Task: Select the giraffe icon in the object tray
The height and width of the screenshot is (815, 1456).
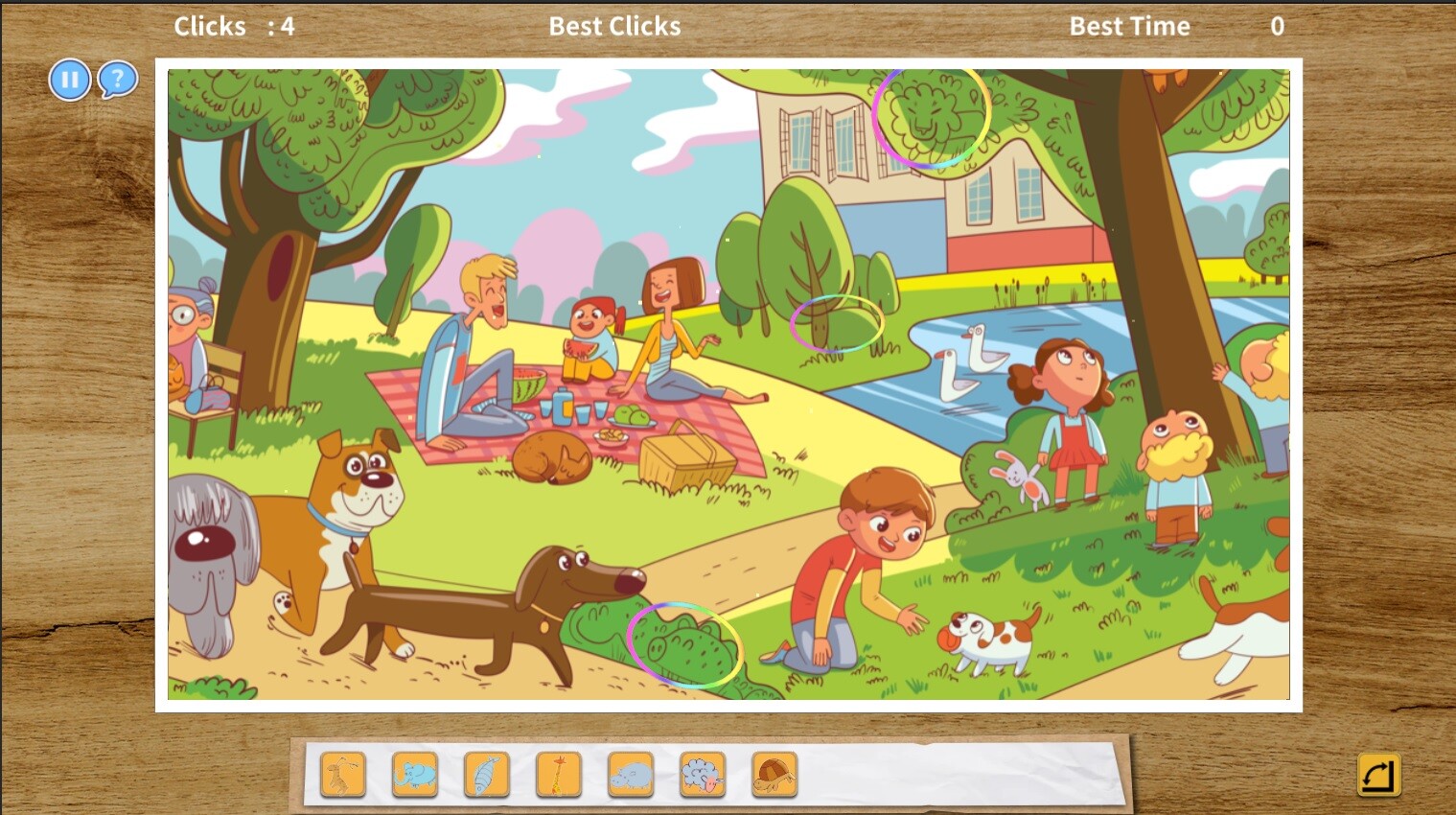Action: tap(558, 775)
